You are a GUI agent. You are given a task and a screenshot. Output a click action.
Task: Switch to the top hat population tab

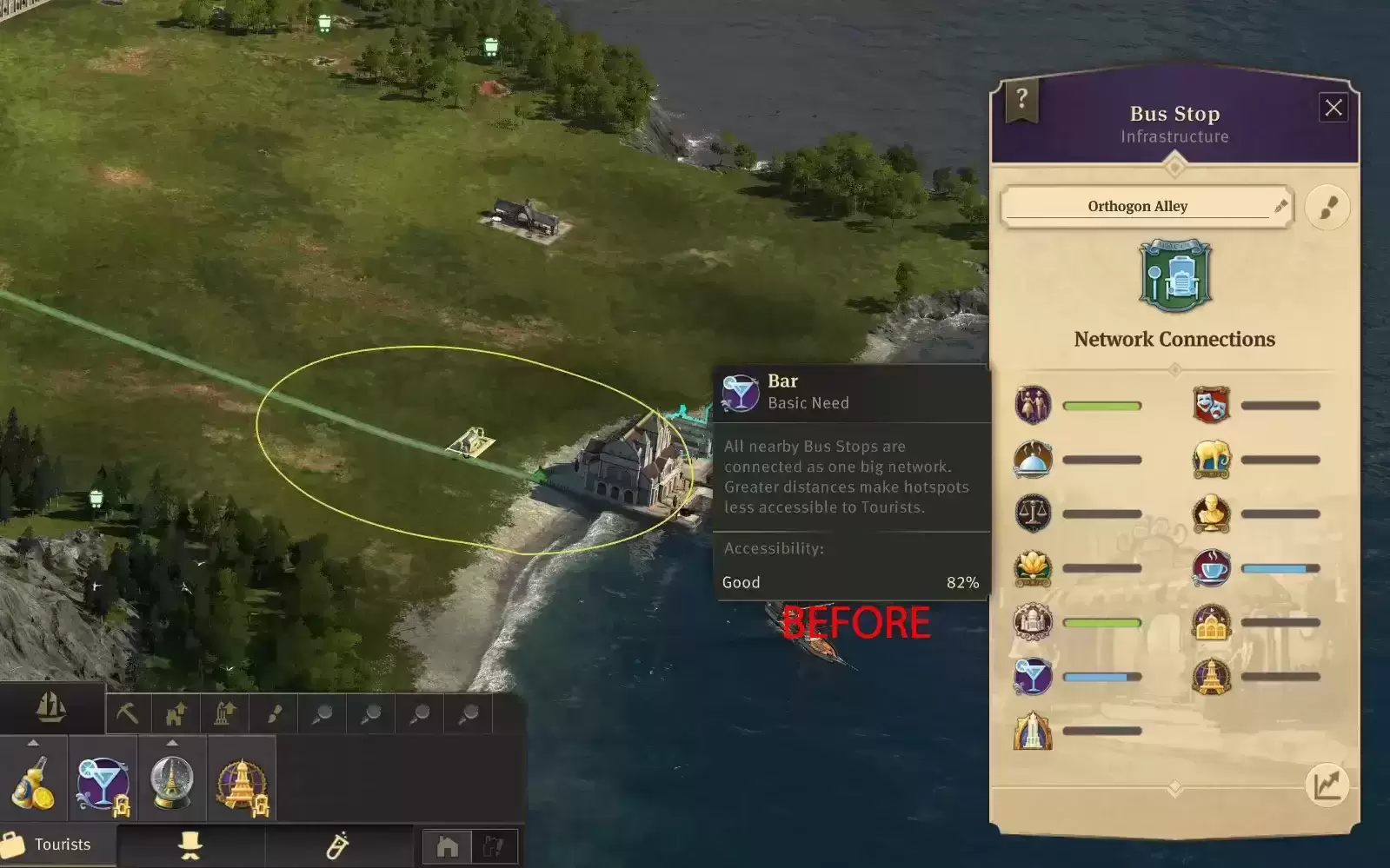(190, 845)
